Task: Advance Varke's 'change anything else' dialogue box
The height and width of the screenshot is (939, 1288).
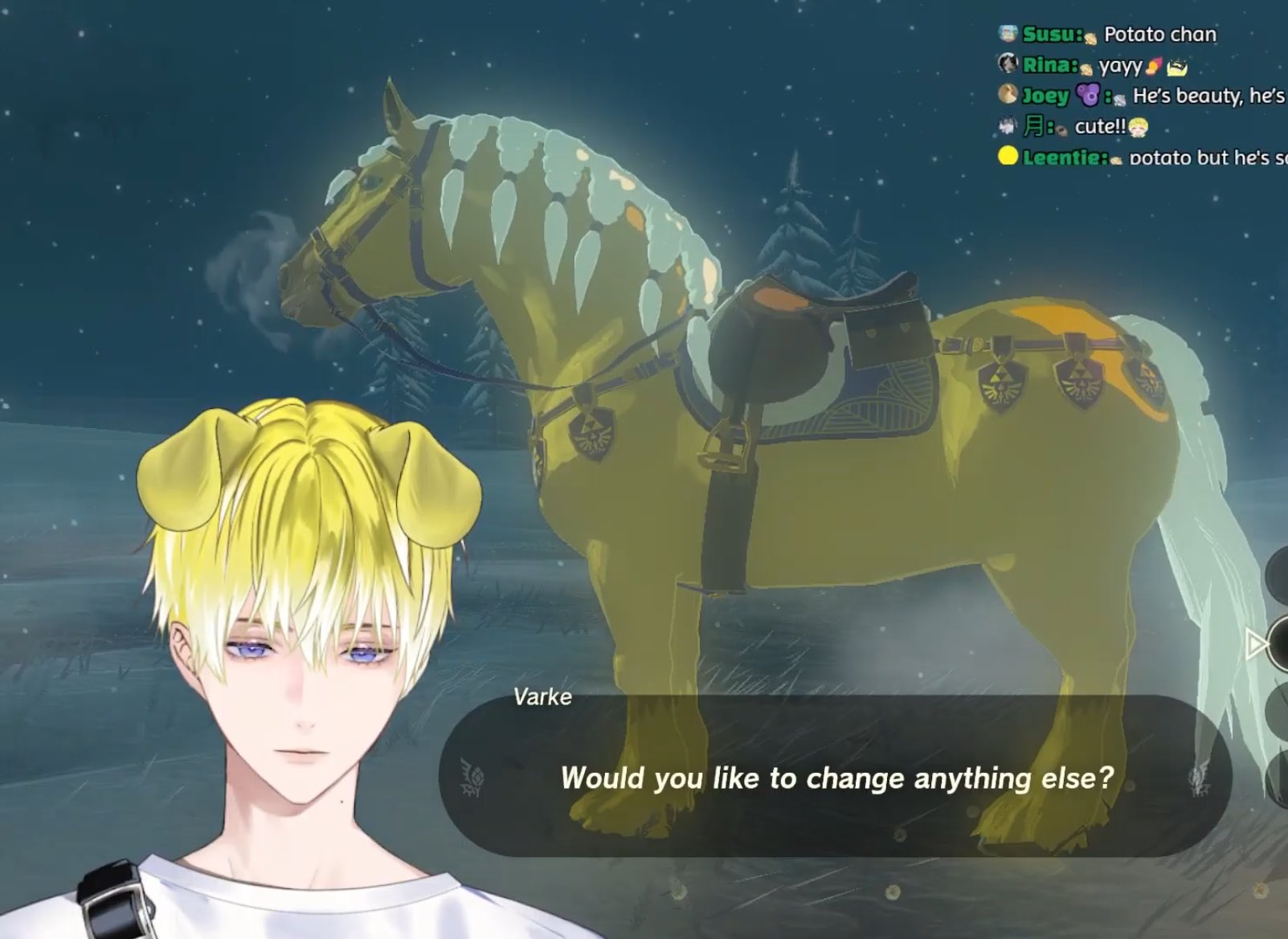Action: [836, 777]
